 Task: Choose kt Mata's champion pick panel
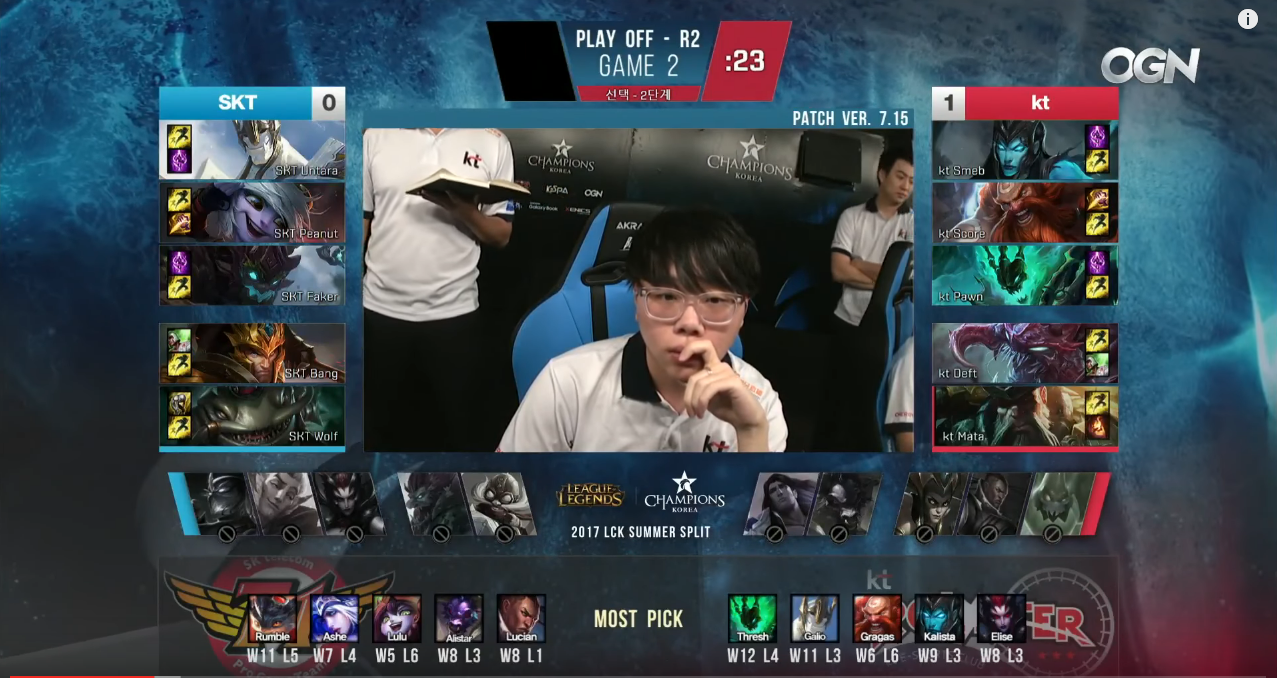coord(1025,416)
